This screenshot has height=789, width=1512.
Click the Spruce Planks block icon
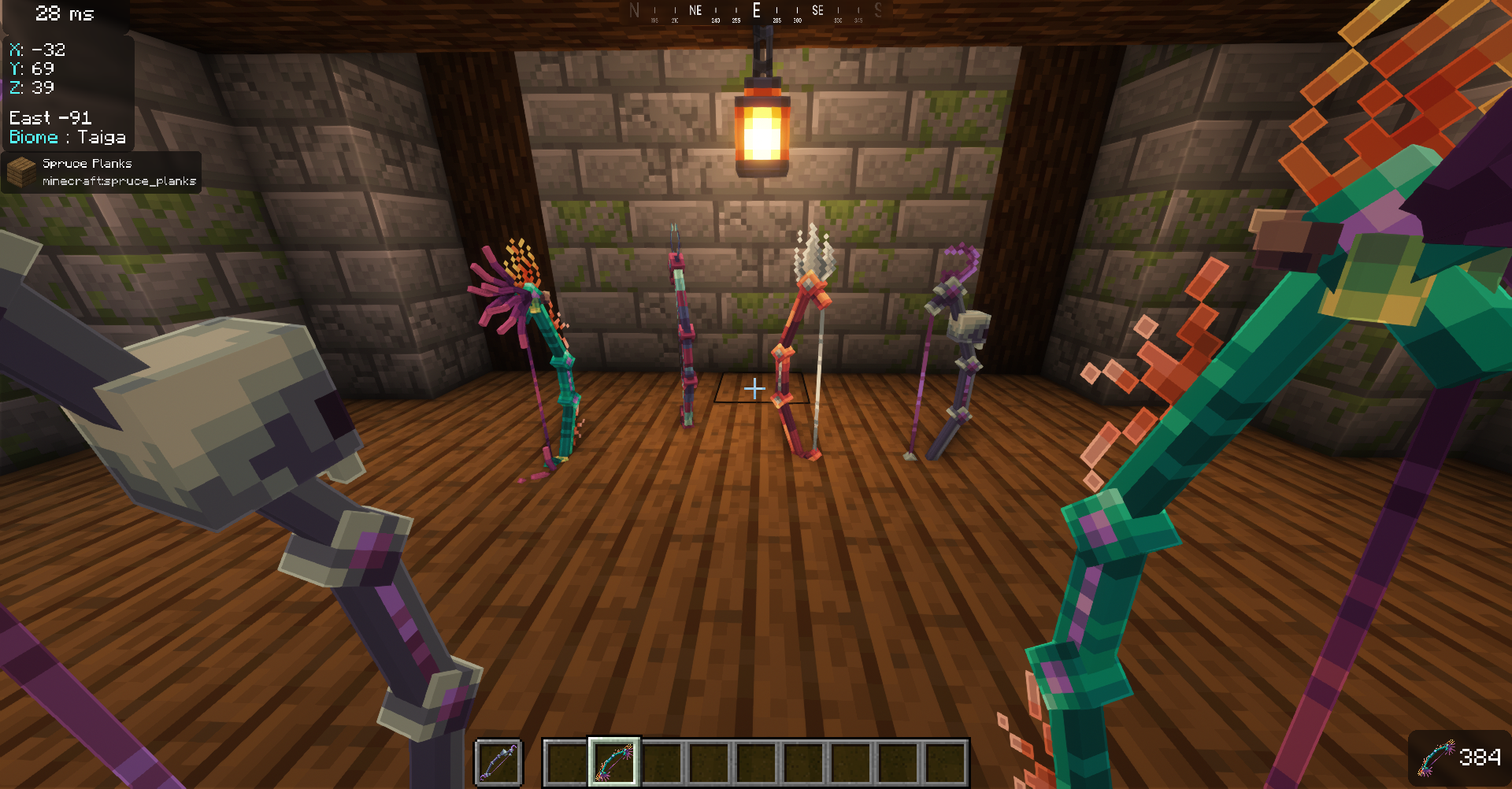20,169
